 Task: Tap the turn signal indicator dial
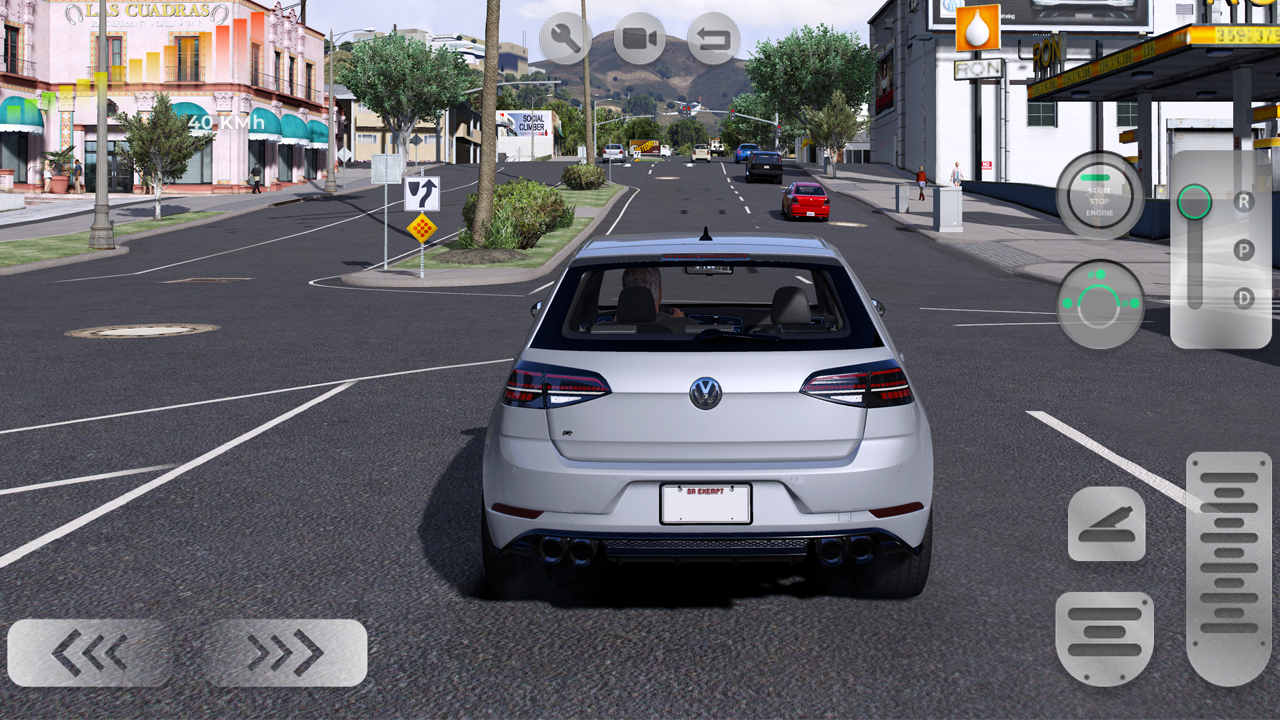coord(1100,300)
